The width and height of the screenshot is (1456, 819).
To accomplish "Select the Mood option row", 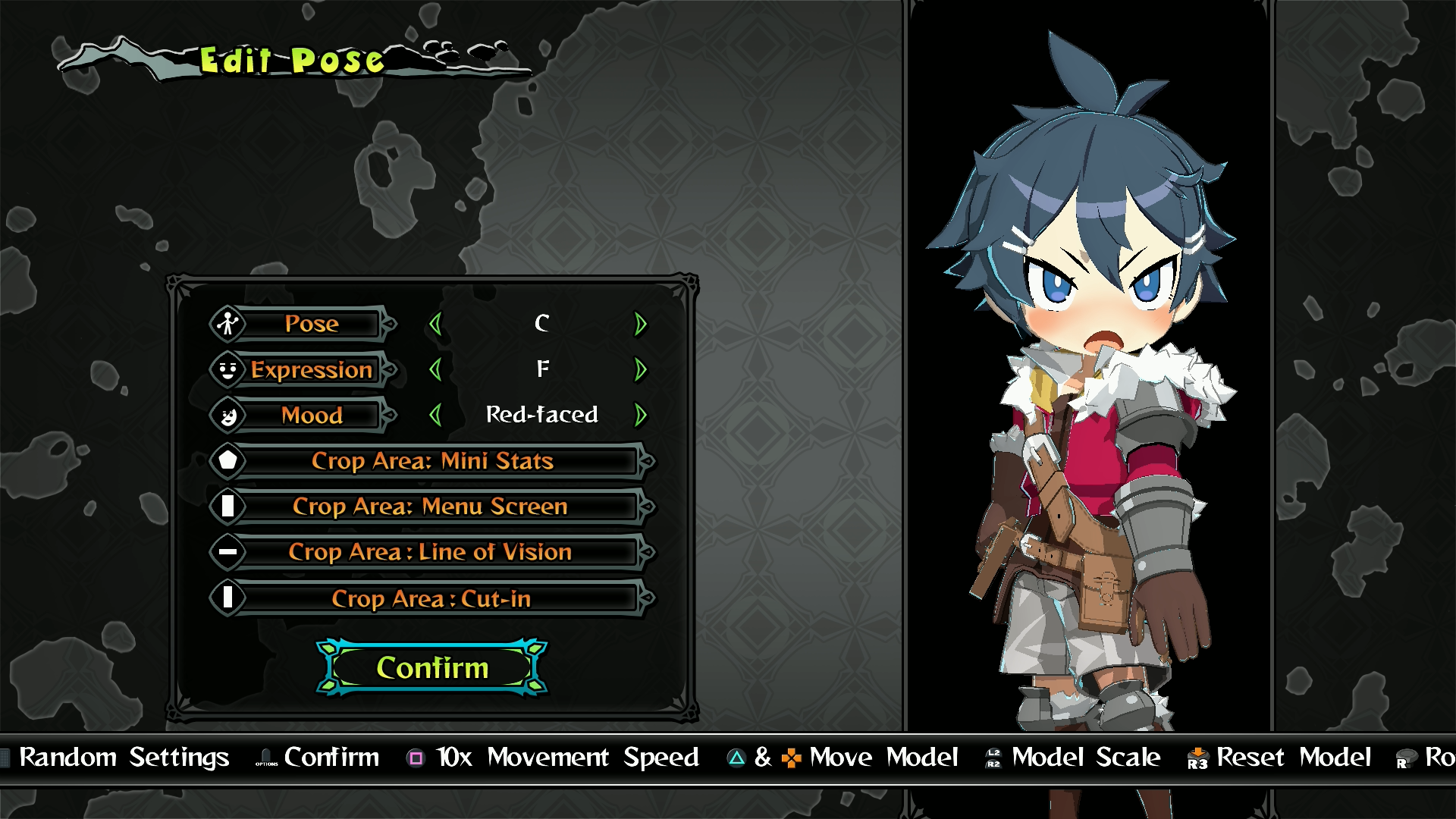I will 311,416.
